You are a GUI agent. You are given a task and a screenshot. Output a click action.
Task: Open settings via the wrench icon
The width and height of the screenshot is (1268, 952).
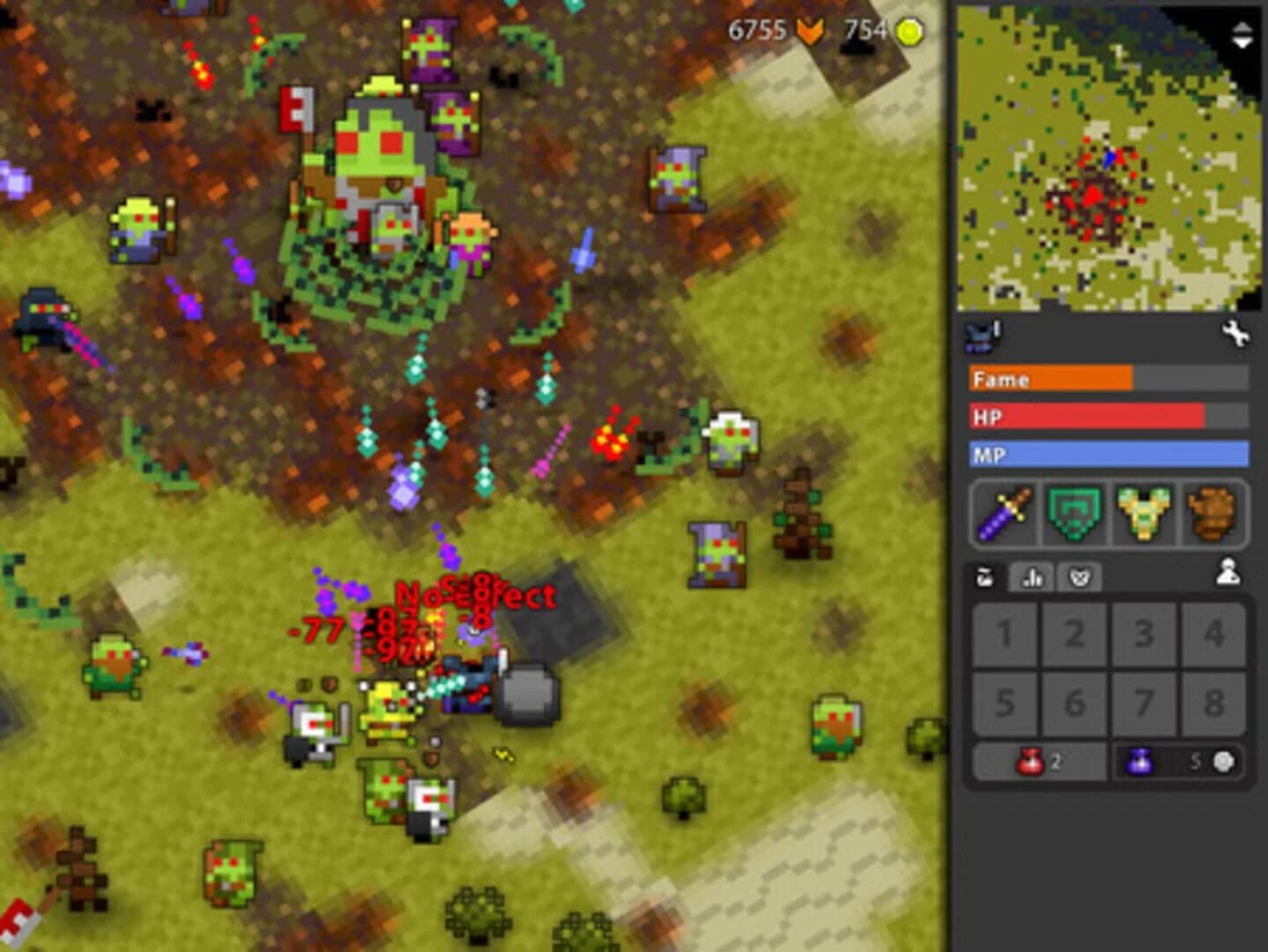1236,335
